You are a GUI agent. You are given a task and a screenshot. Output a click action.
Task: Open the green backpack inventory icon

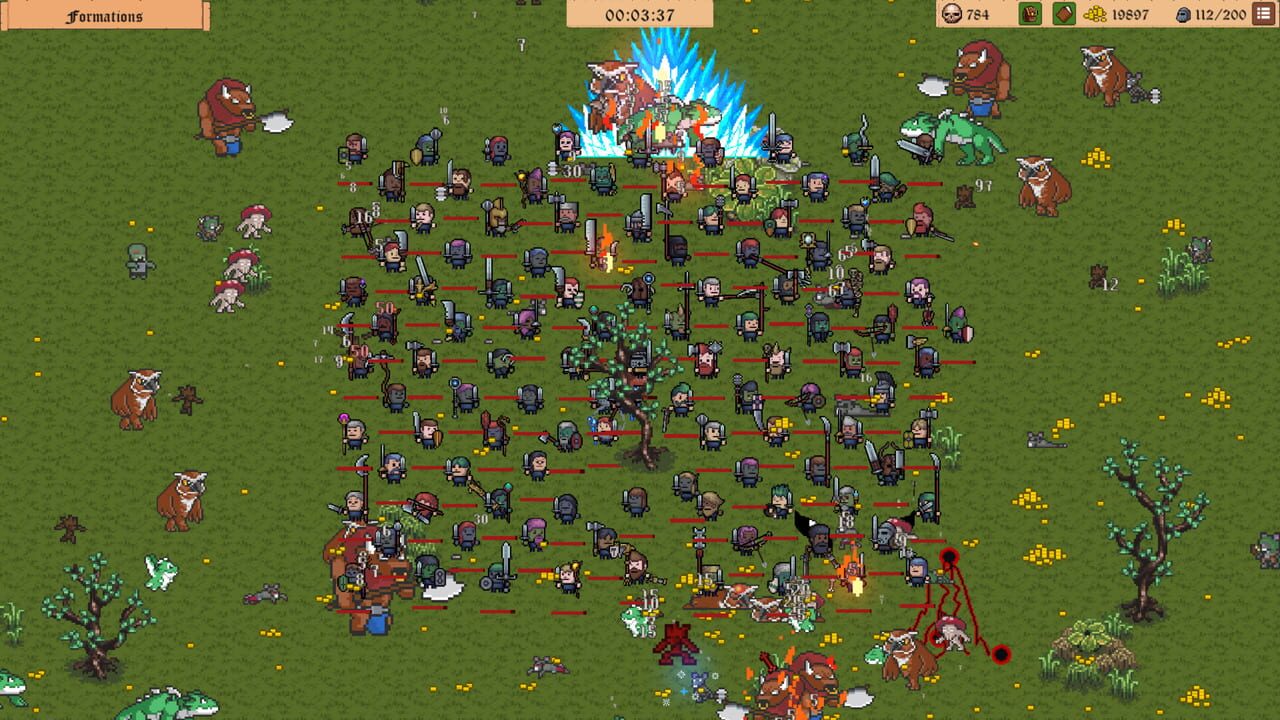[x=1028, y=14]
